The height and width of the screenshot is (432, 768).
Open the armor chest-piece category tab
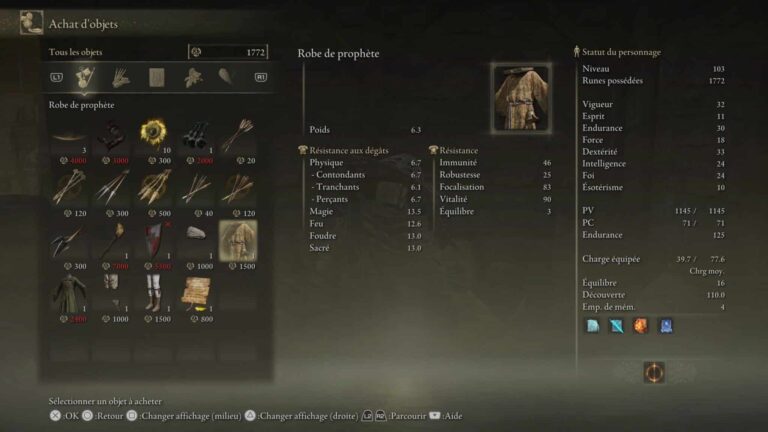click(x=157, y=77)
